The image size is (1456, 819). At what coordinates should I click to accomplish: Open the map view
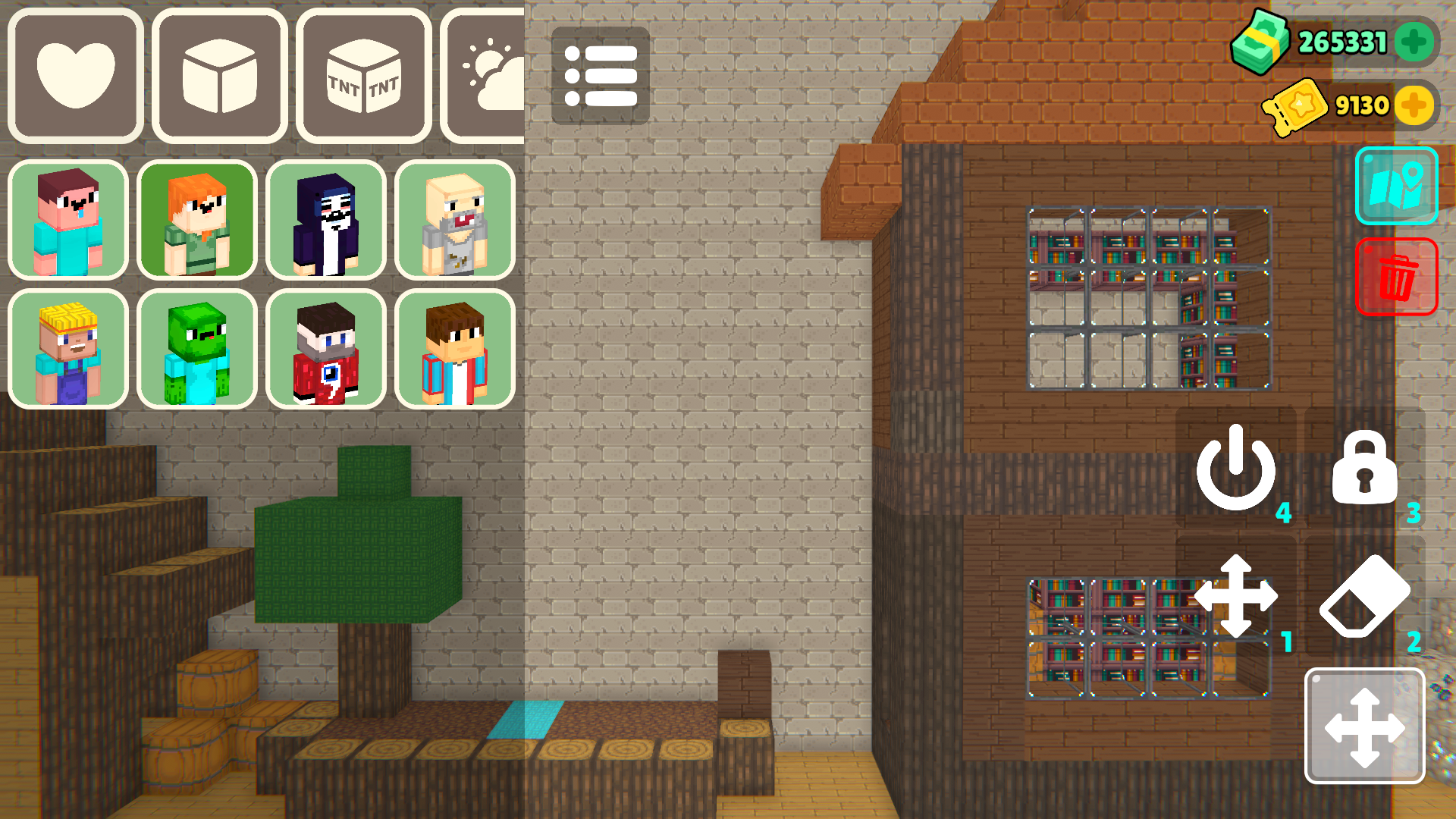tap(1397, 185)
